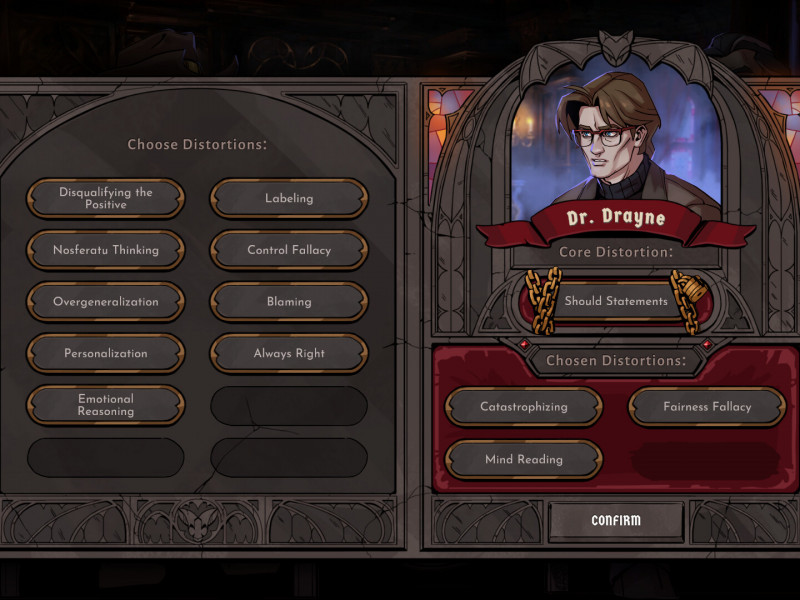Screen dimensions: 800x600
Task: Choose the Overgeneralization distortion
Action: pos(106,302)
